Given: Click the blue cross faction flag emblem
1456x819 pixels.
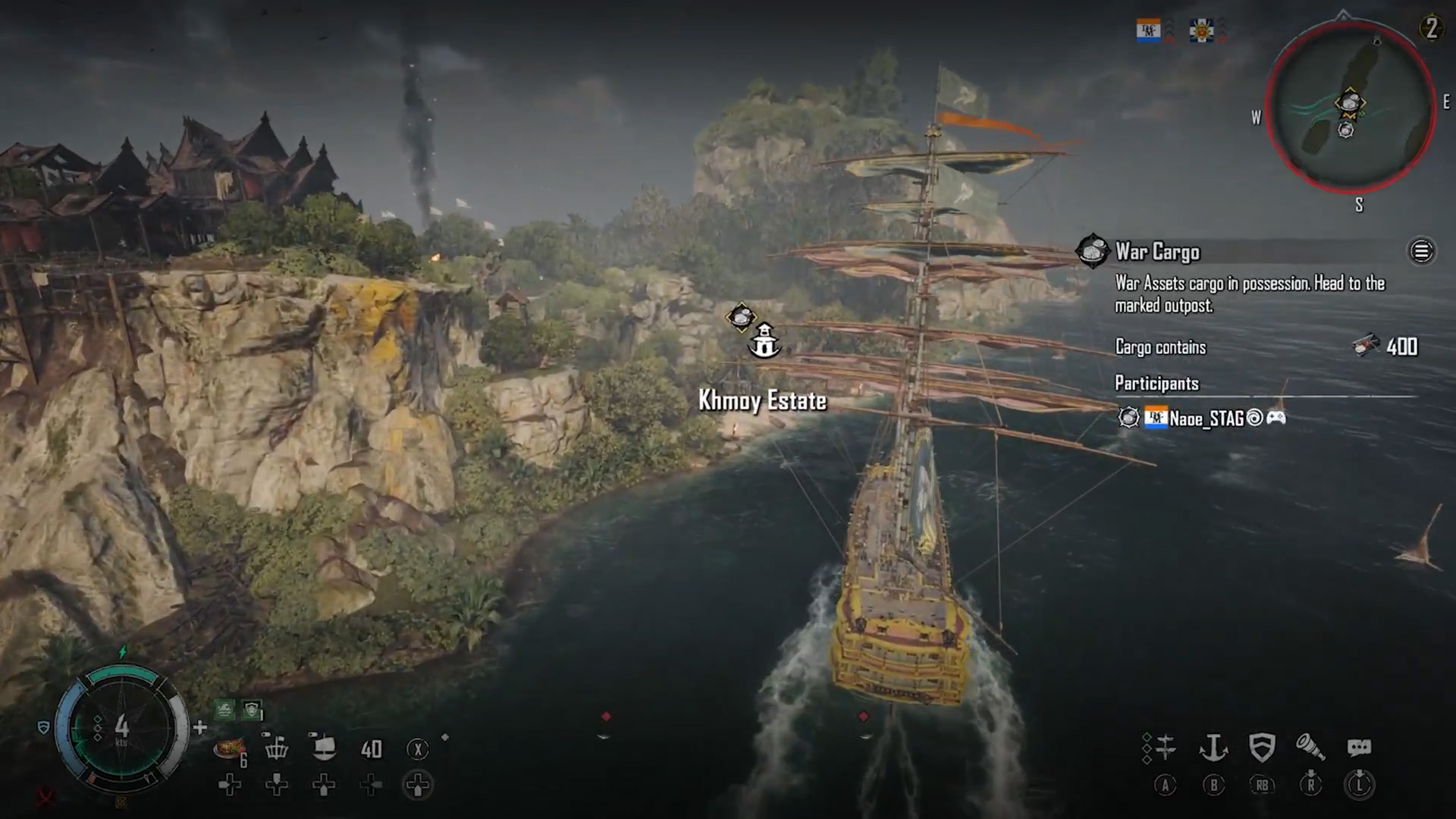Looking at the screenshot, I should click(x=1201, y=31).
